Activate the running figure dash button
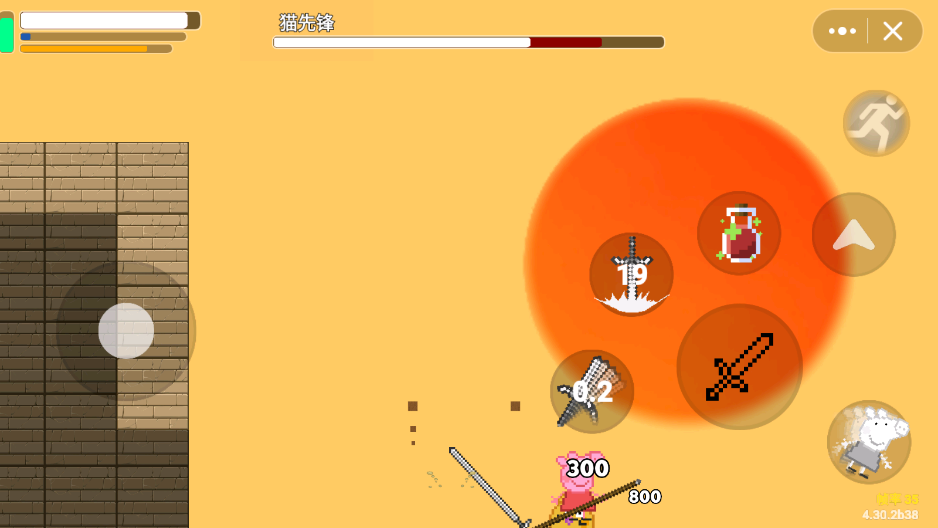 coord(876,123)
